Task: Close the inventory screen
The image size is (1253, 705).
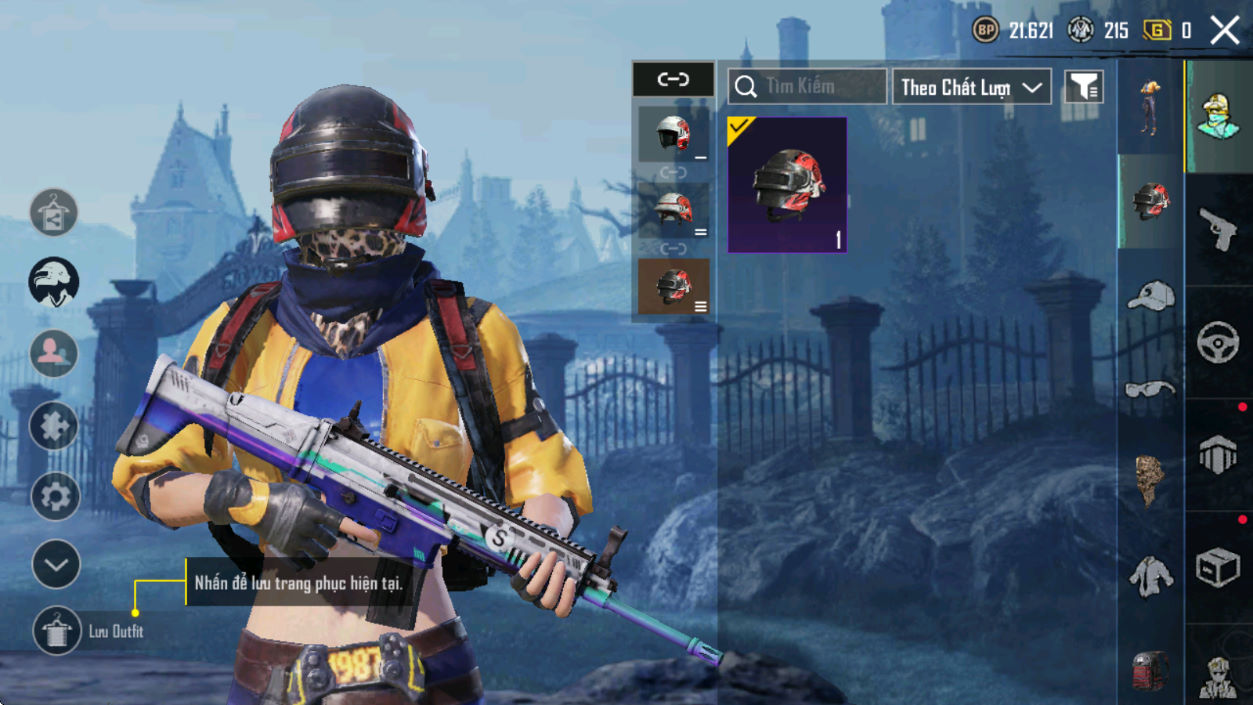Action: (1225, 30)
